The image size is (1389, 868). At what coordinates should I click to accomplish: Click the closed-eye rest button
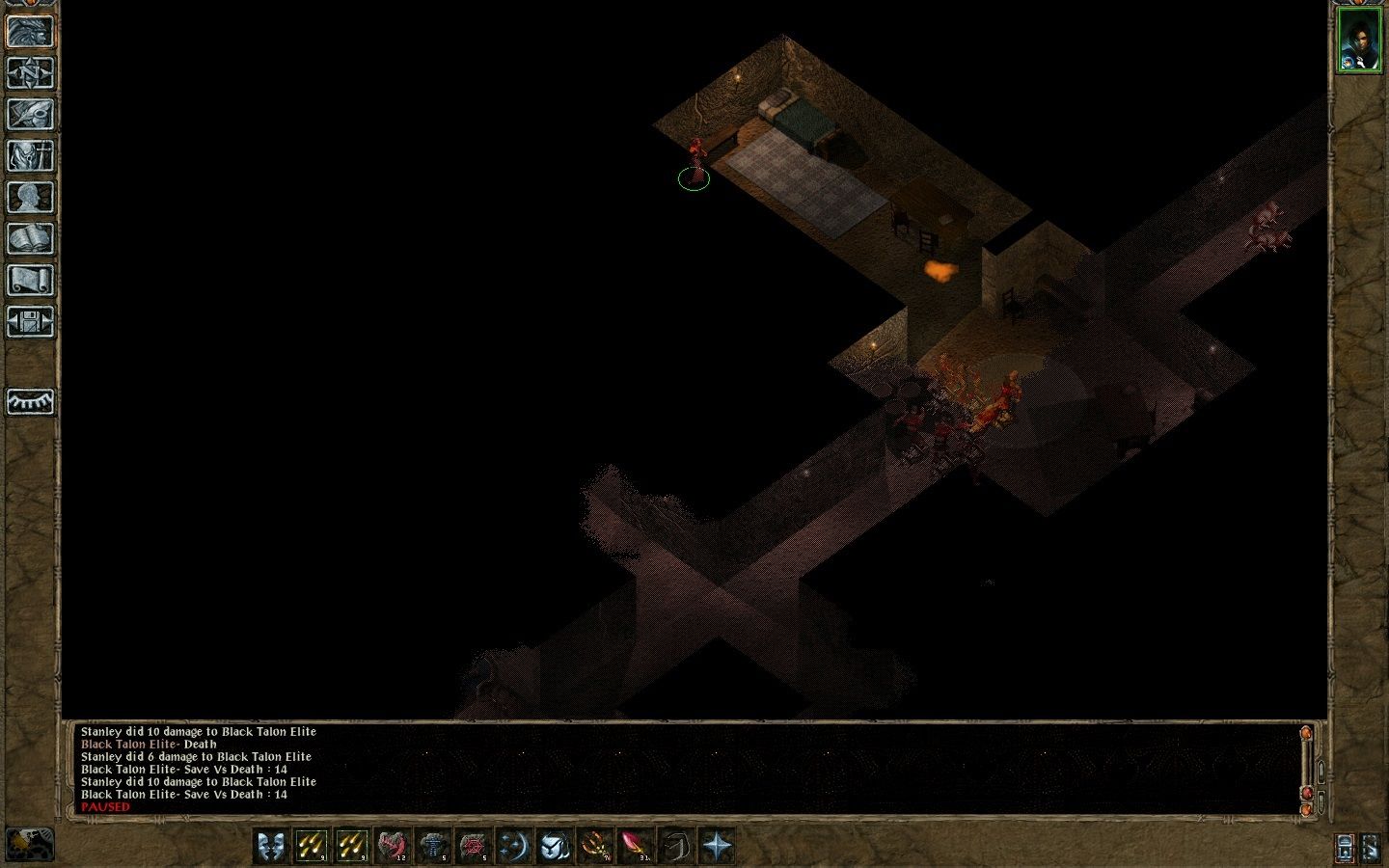pyautogui.click(x=31, y=401)
